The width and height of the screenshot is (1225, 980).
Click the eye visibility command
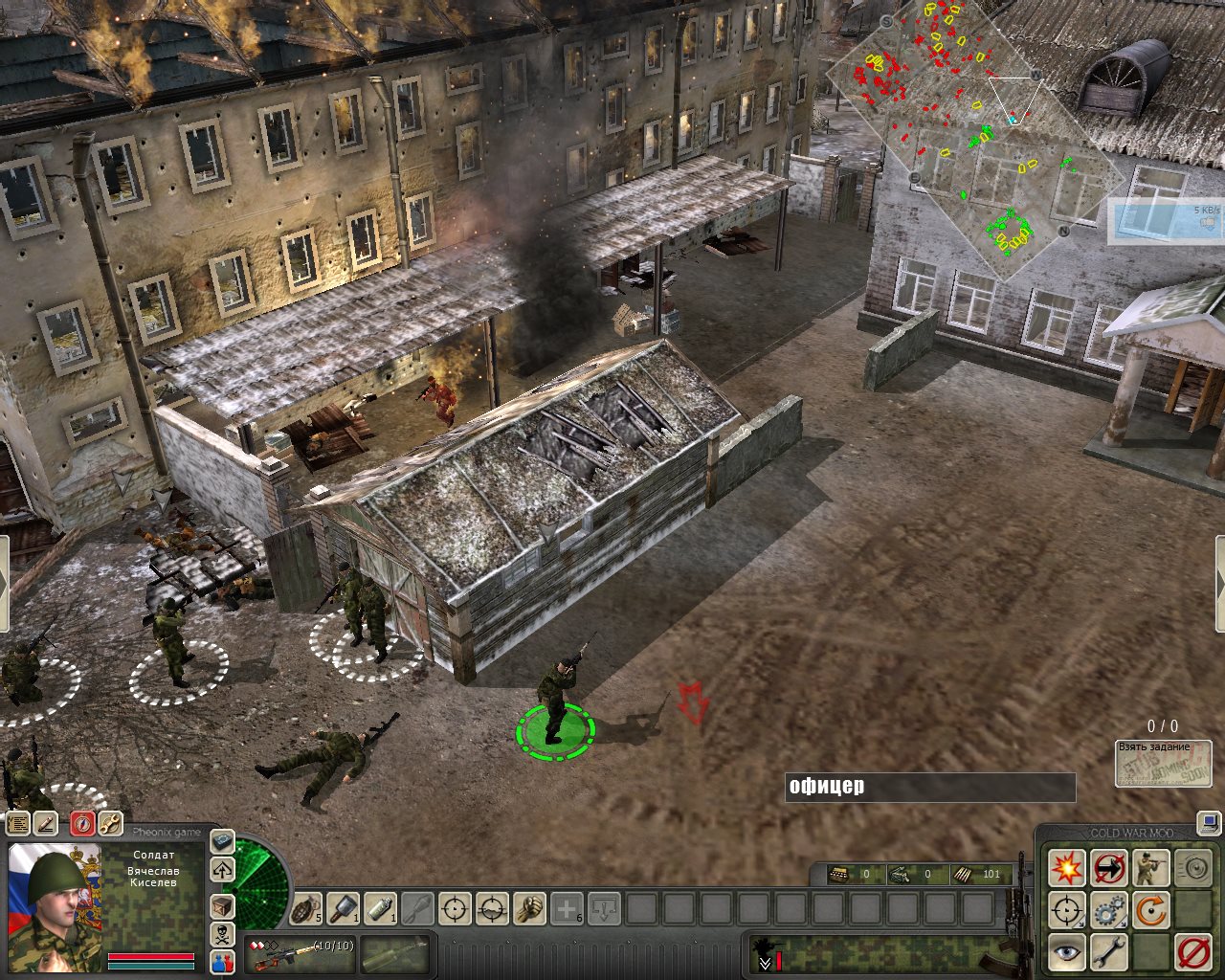[1066, 951]
